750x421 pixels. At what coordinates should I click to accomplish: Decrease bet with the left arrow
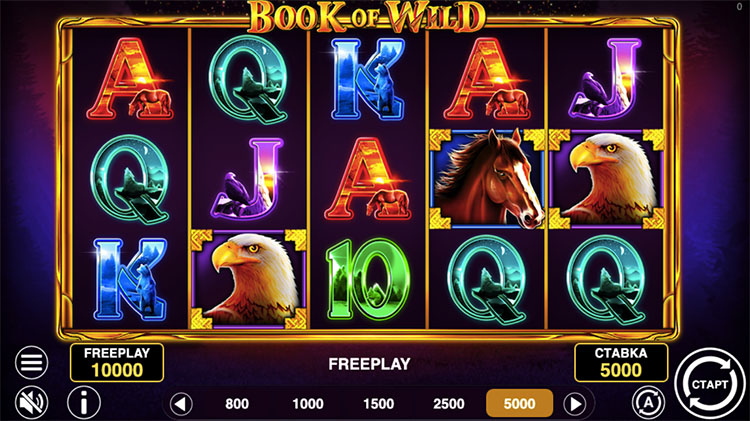(181, 404)
